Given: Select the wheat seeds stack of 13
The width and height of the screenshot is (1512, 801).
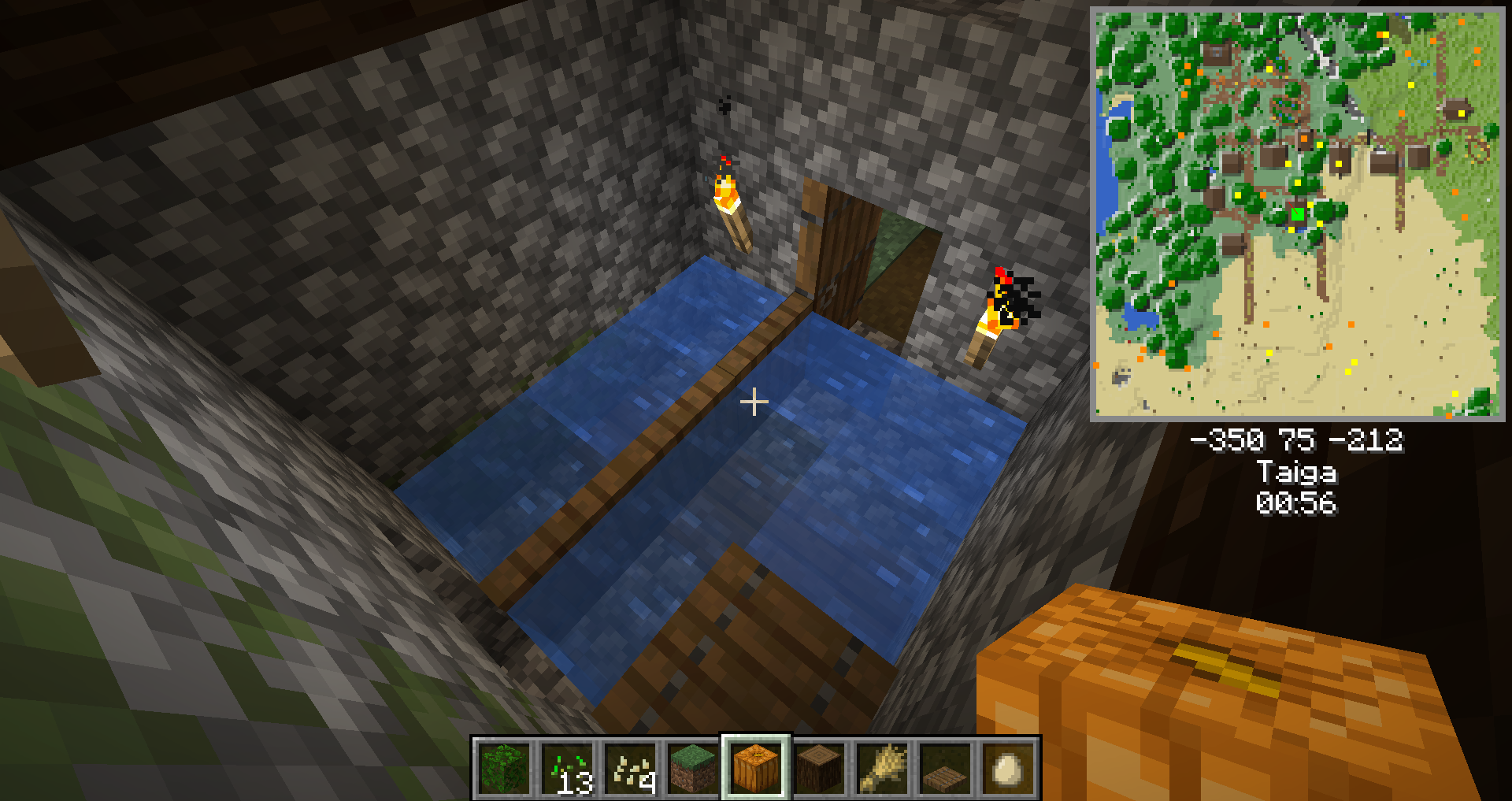Looking at the screenshot, I should 567,768.
